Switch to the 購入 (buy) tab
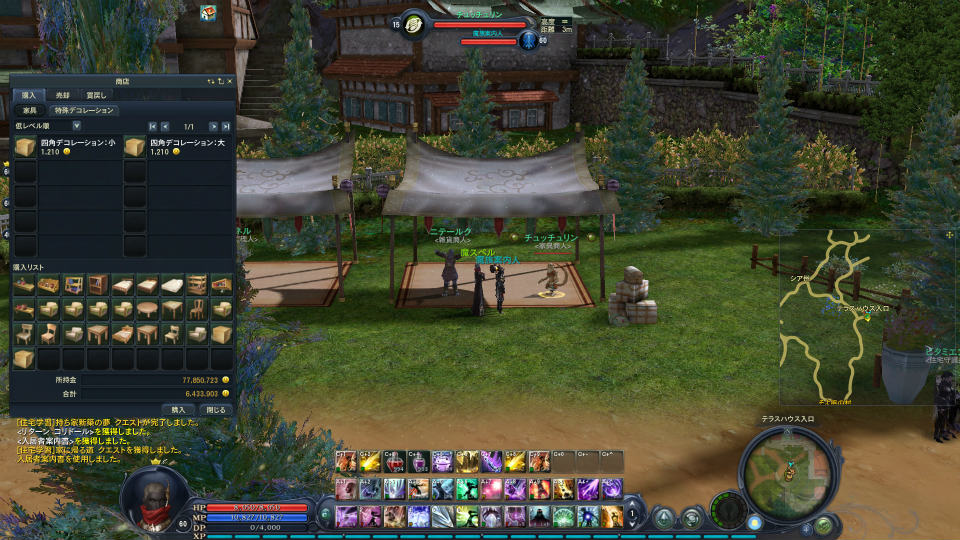Image resolution: width=960 pixels, height=540 pixels. coord(27,95)
